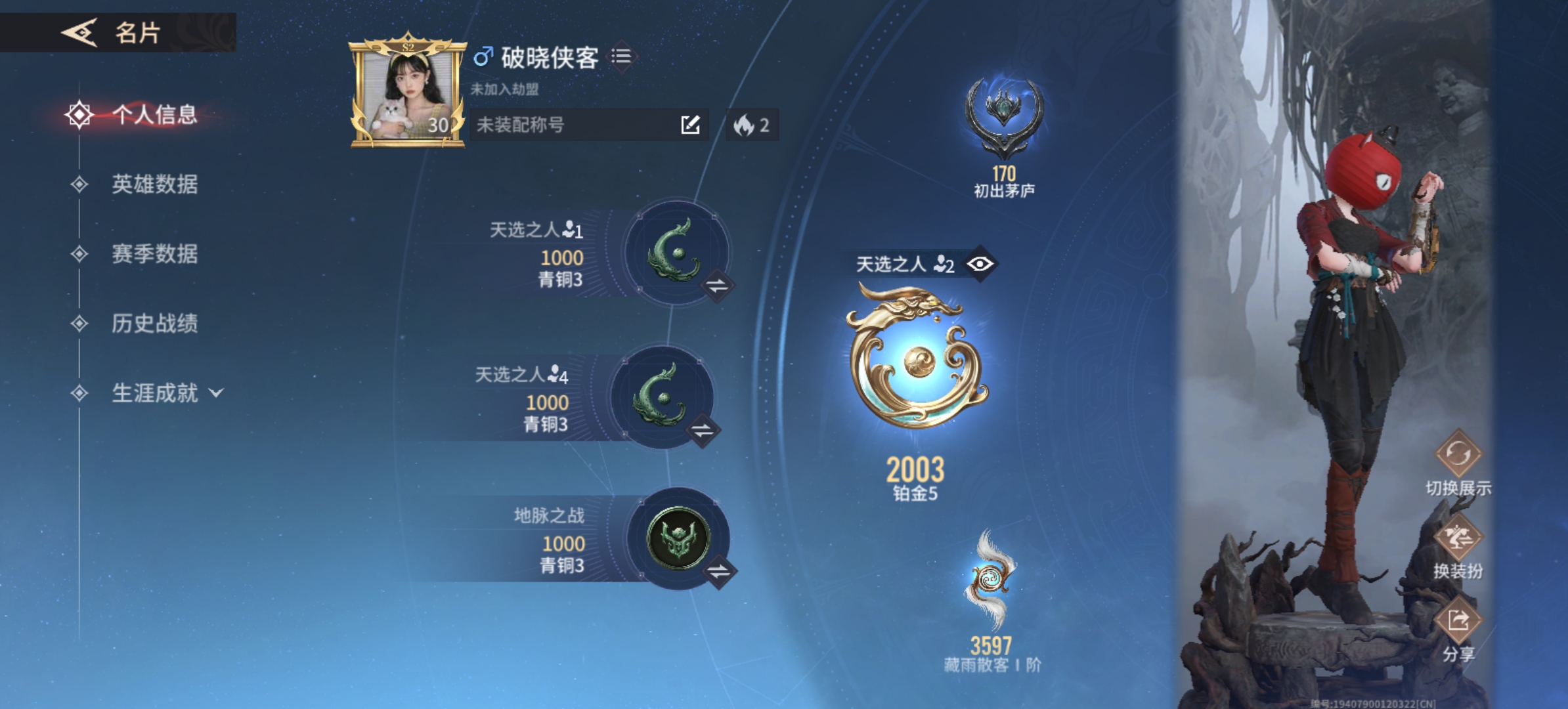Screen dimensions: 1568x709
Task: Go back using the 名片 arrow
Action: [x=79, y=32]
